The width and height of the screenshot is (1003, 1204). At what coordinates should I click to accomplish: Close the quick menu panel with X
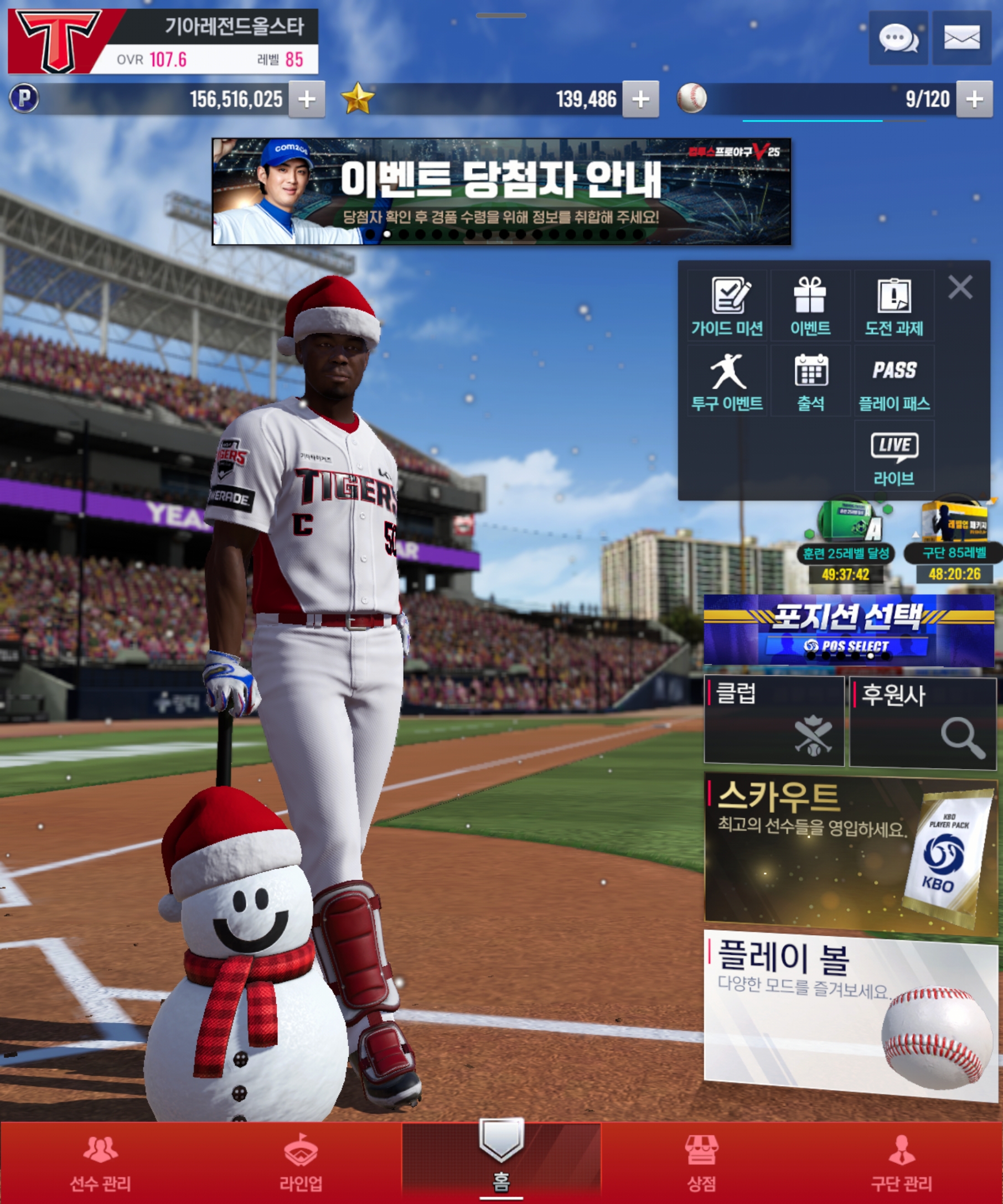point(960,287)
